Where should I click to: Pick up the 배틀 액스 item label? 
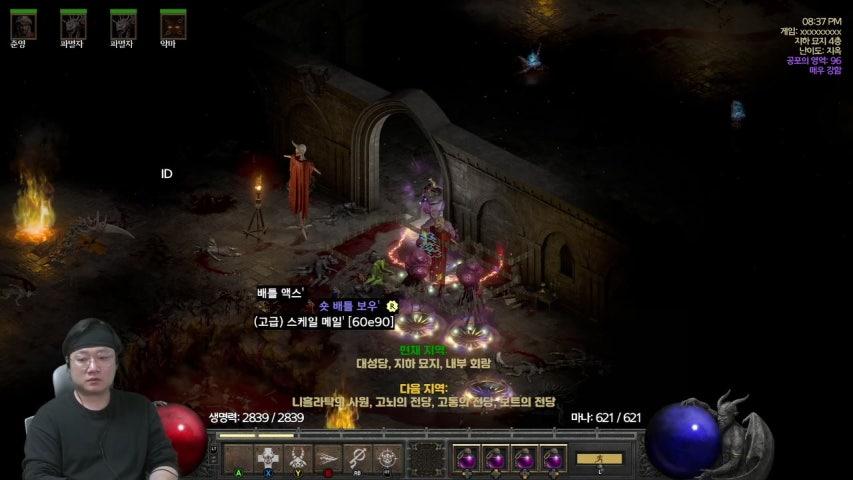280,292
